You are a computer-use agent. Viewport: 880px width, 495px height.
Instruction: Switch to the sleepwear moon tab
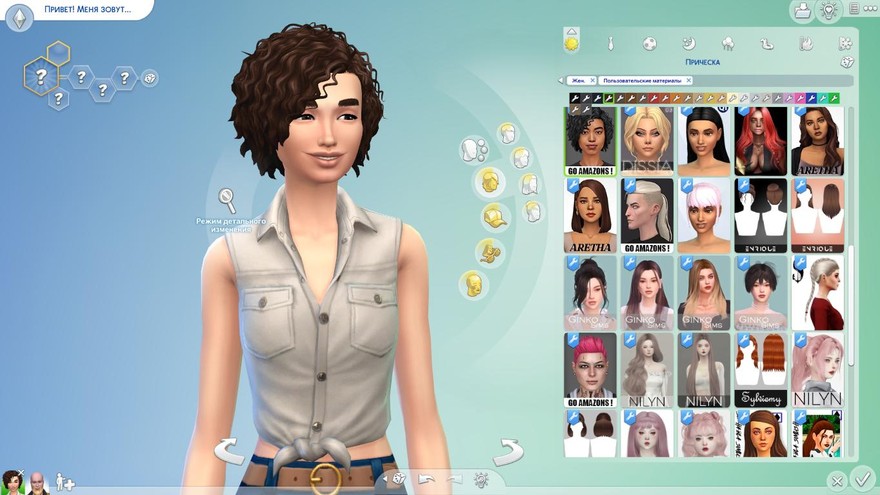point(688,44)
